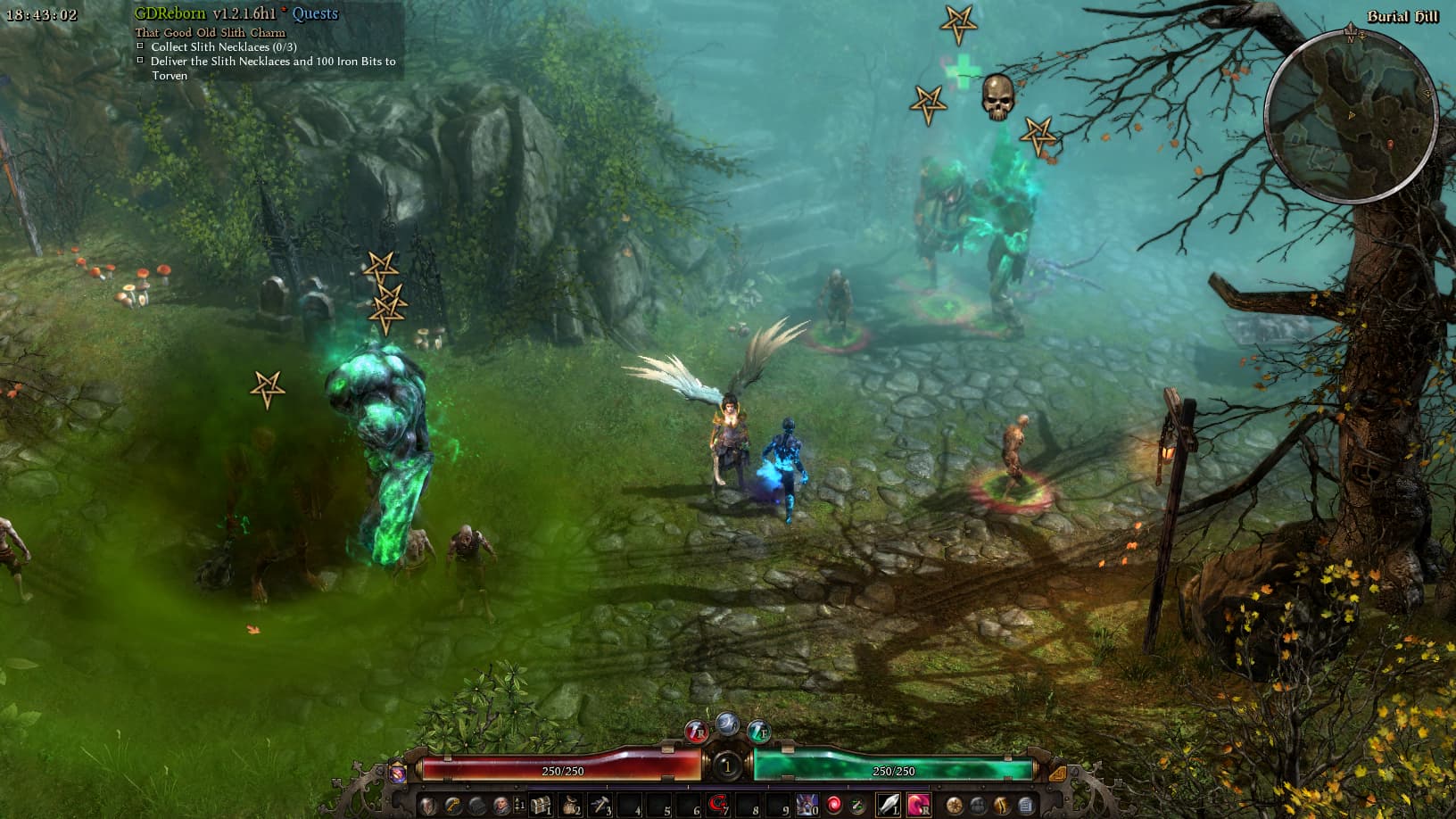Toggle the Collect Slith Necklaces quest checkbox

pyautogui.click(x=141, y=46)
